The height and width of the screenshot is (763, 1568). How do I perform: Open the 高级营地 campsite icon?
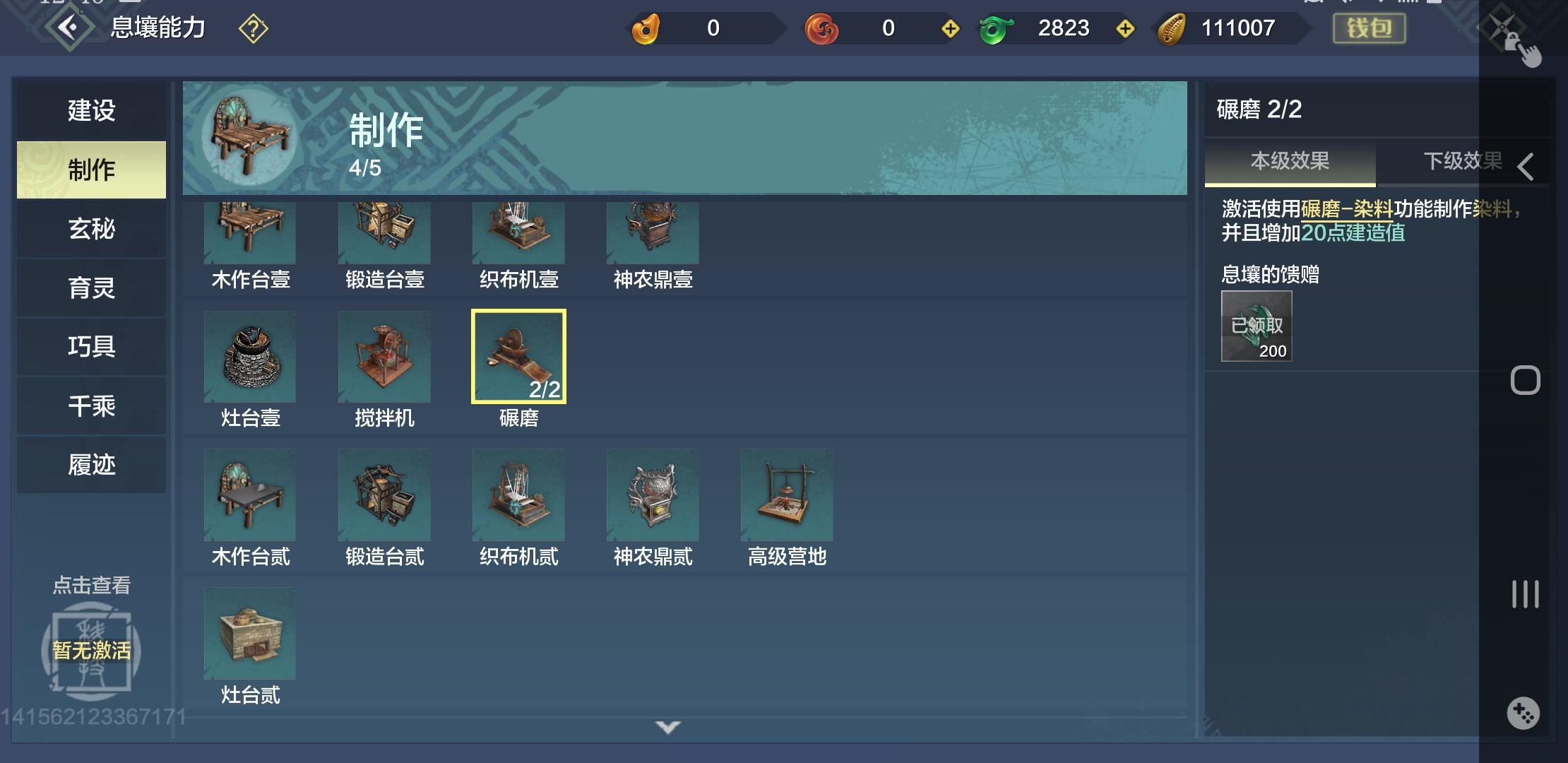click(x=787, y=495)
